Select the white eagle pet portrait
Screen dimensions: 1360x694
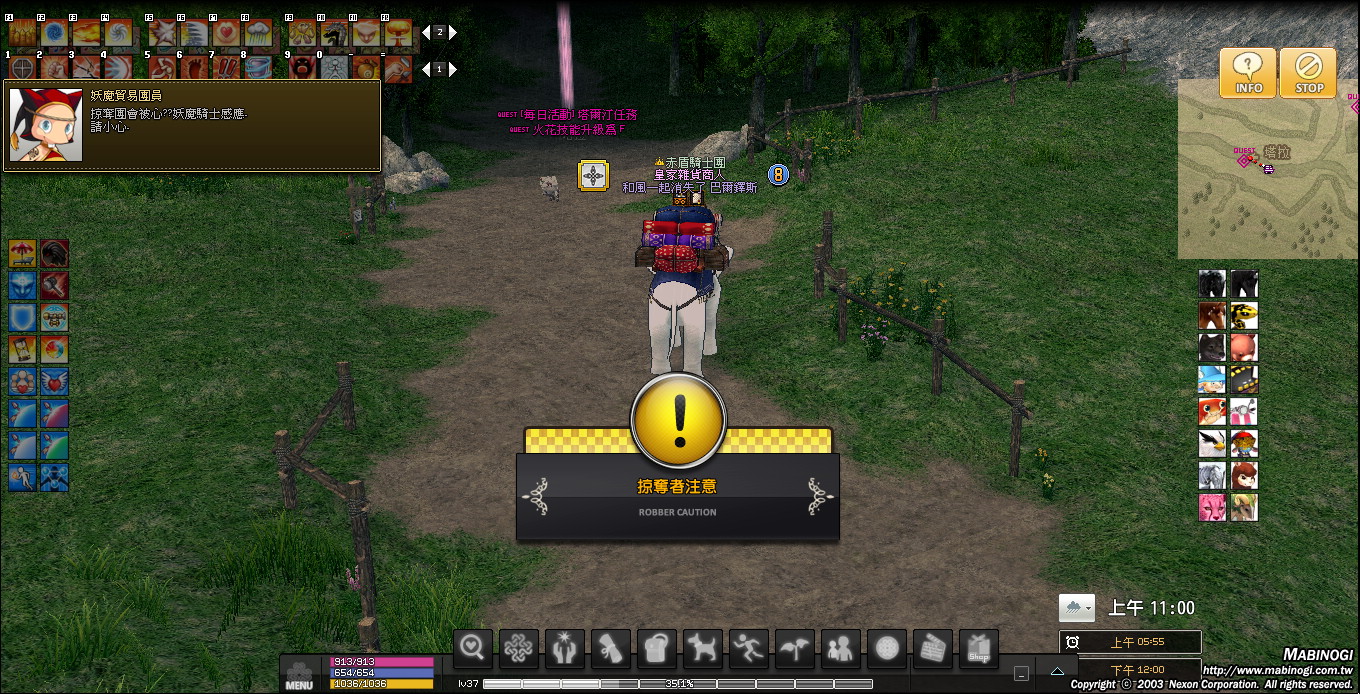coord(1212,443)
